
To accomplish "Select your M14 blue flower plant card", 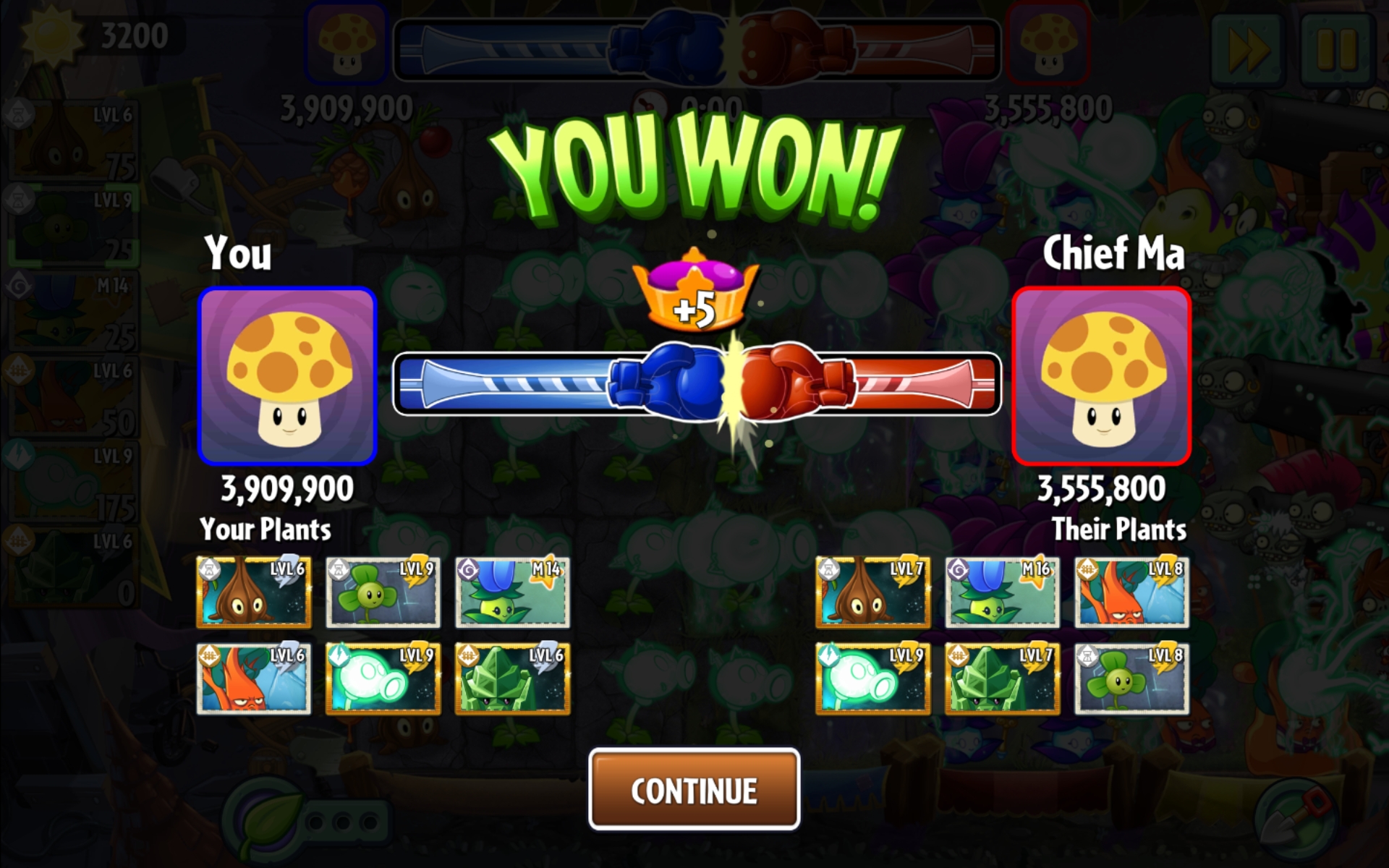I will click(x=512, y=592).
